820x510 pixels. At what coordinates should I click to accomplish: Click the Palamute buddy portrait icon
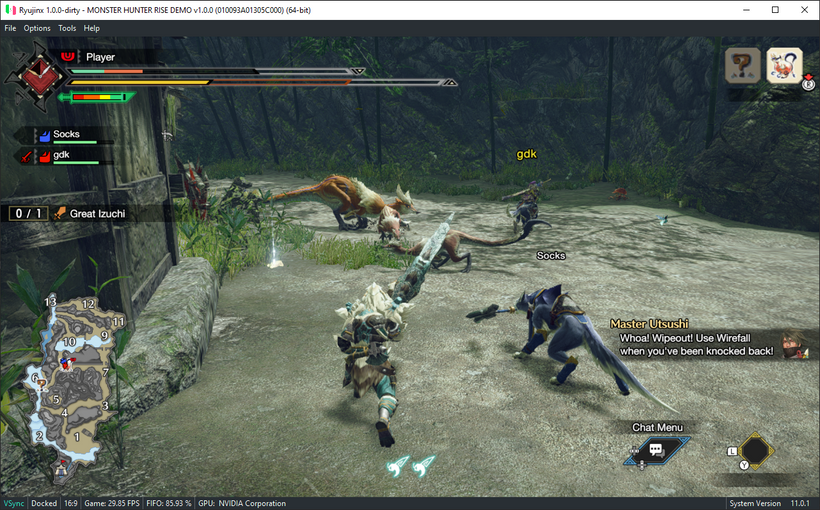pyautogui.click(x=784, y=66)
